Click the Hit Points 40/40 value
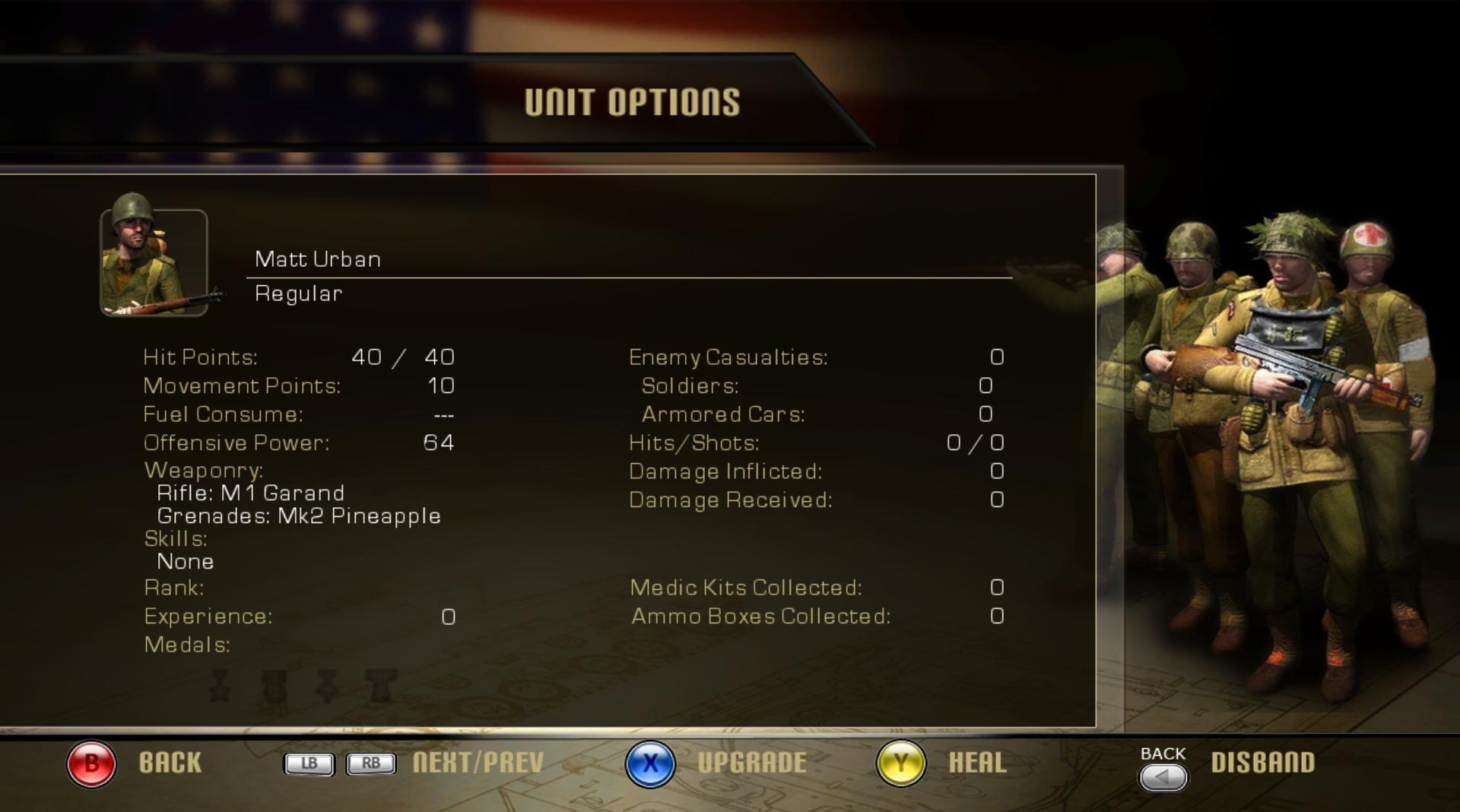Screen dimensions: 1460x812 click(x=404, y=357)
